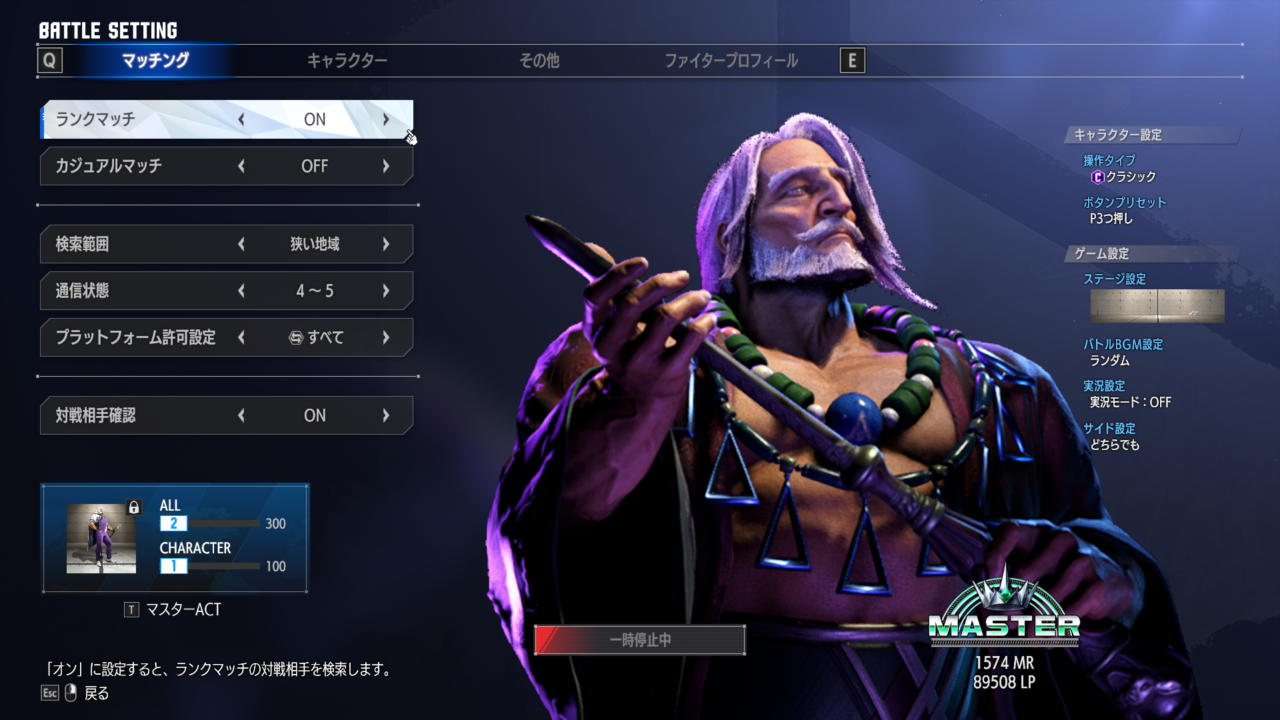This screenshot has width=1280, height=720.
Task: Click the left arrow on ランクマッチ
Action: tap(241, 119)
